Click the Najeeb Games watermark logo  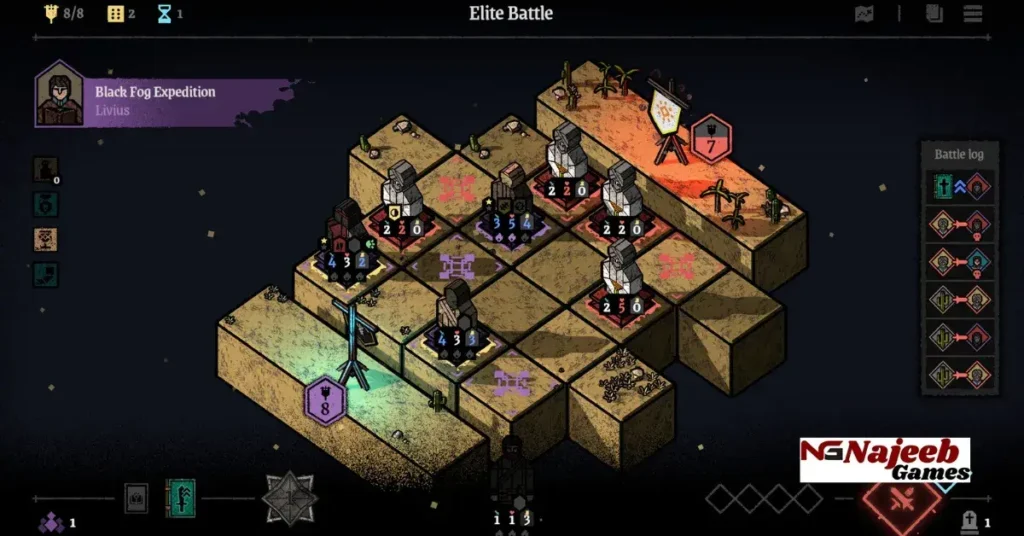[884, 460]
